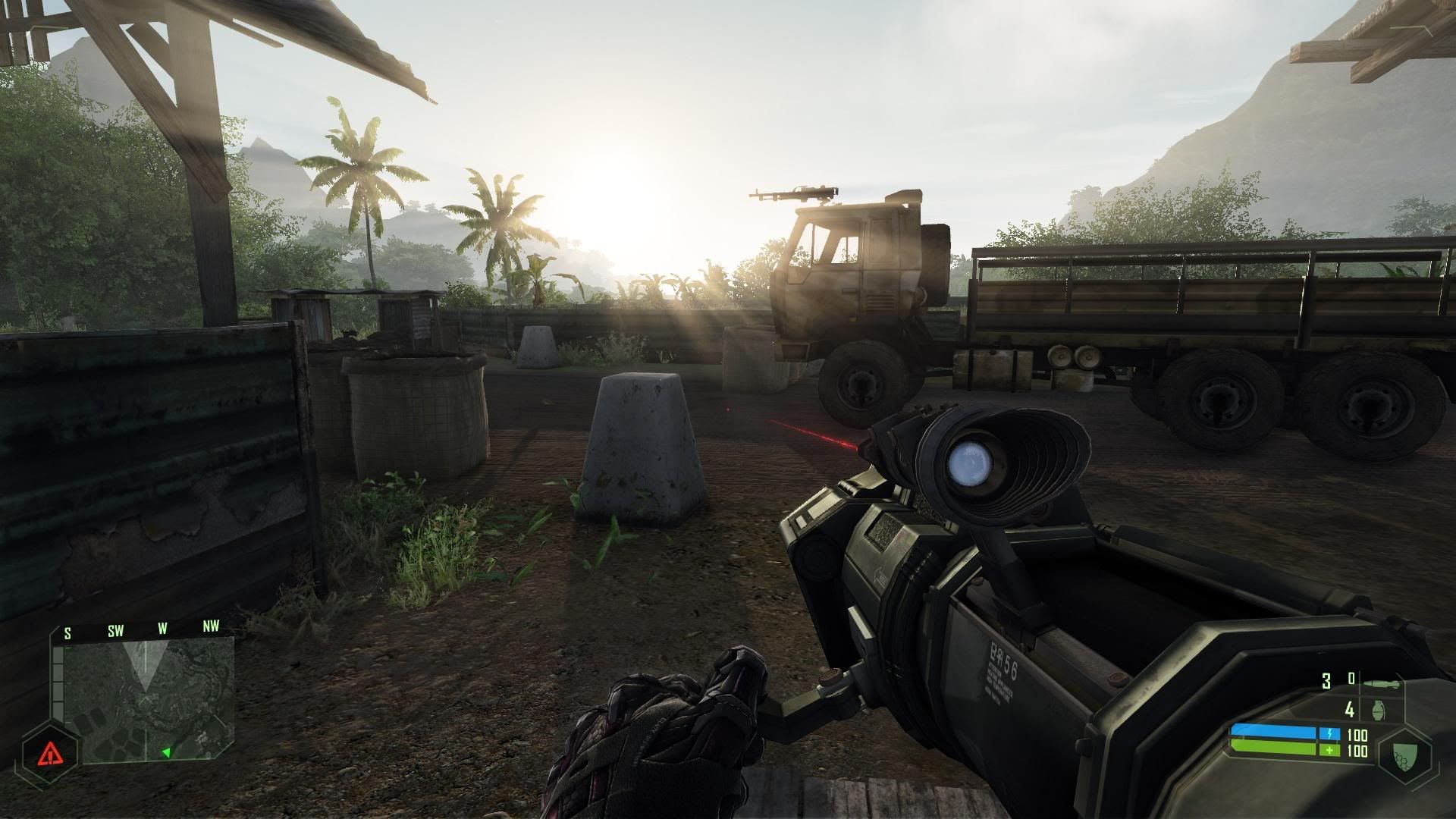Image resolution: width=1456 pixels, height=819 pixels.
Task: Select the red warning triangle threat indicator
Action: [51, 753]
